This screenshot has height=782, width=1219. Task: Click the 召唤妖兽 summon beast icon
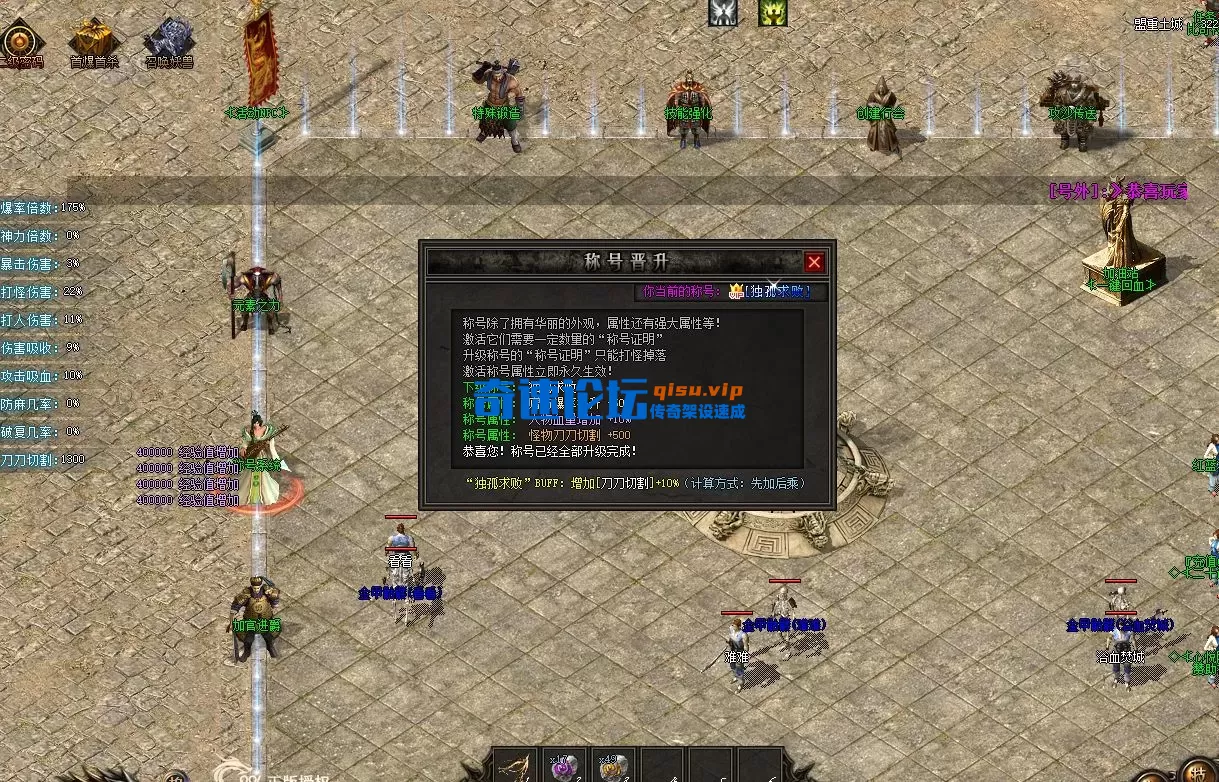[x=169, y=40]
